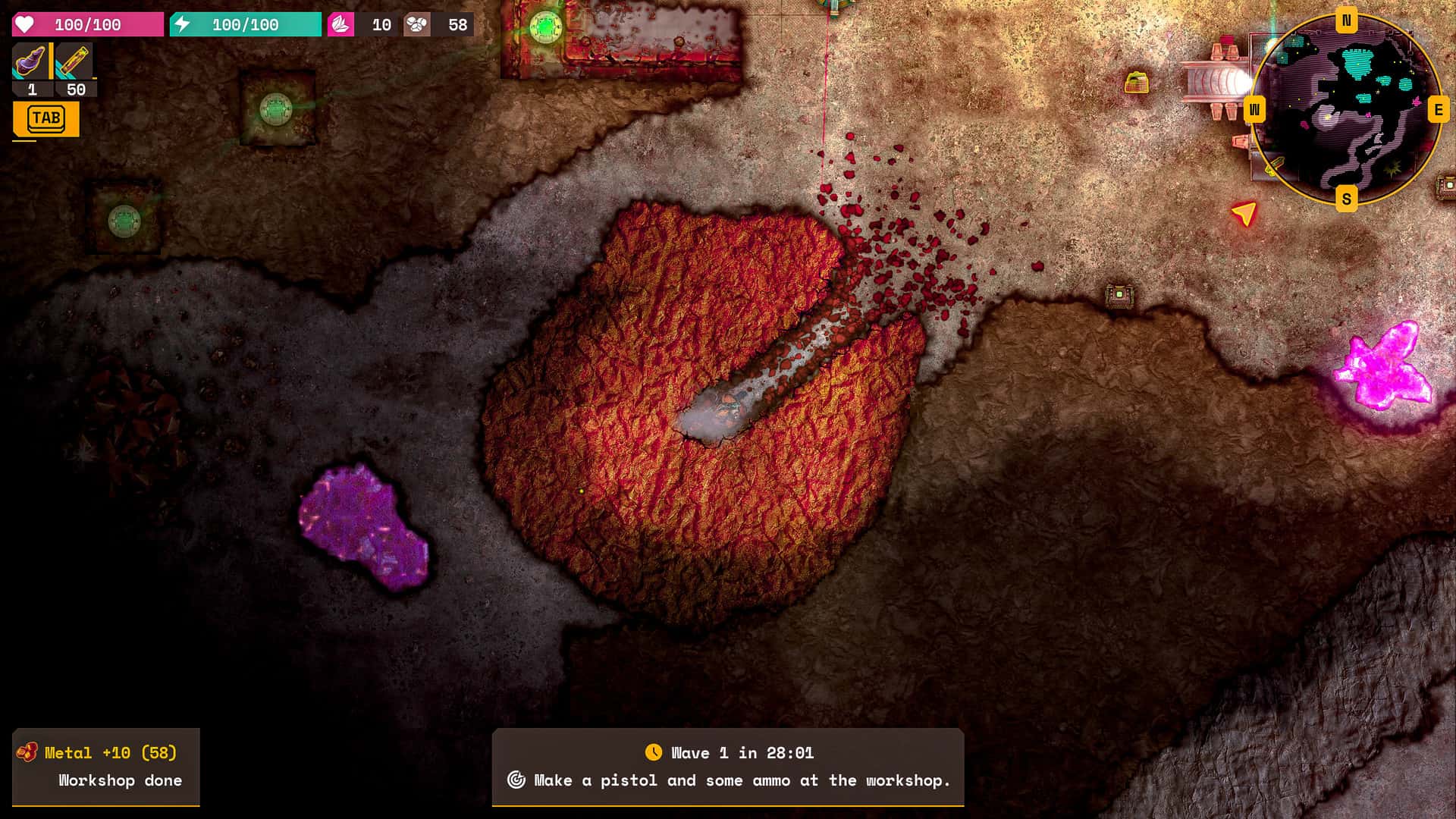Screen dimensions: 1456x819
Task: Select the crystal resource icon showing 10
Action: [341, 24]
